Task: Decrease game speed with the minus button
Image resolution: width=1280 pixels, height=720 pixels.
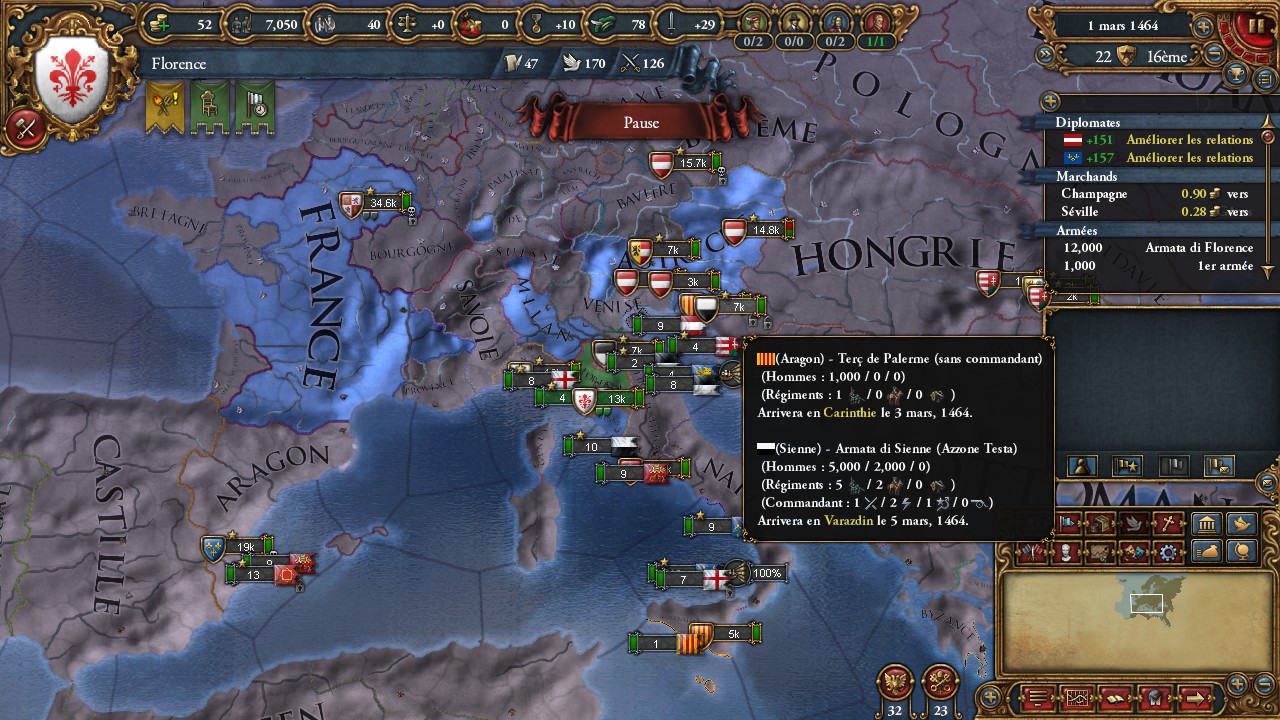Action: 1214,56
